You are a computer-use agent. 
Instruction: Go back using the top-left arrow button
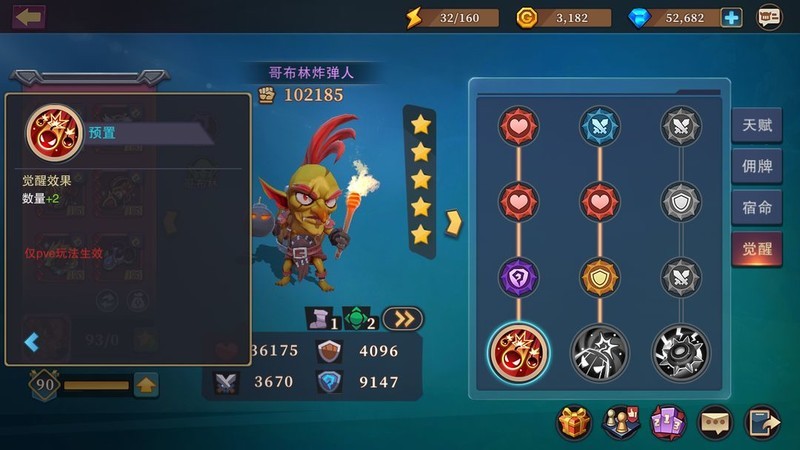pos(29,17)
